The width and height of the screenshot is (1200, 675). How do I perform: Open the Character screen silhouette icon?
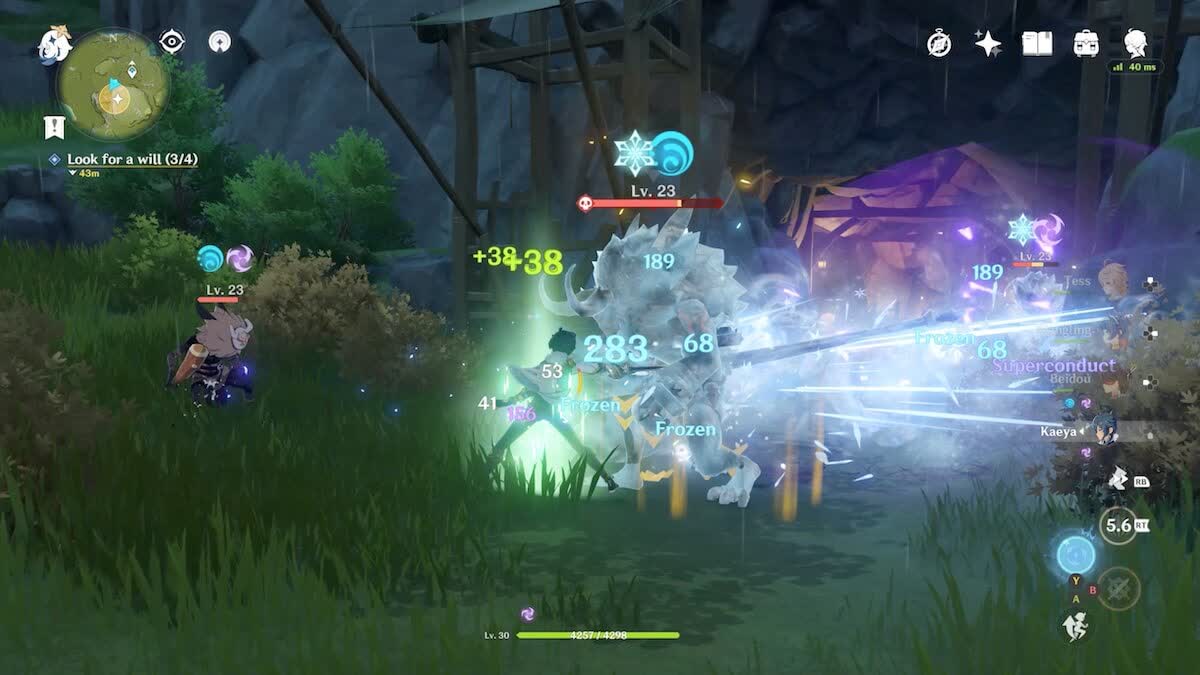click(x=1135, y=42)
